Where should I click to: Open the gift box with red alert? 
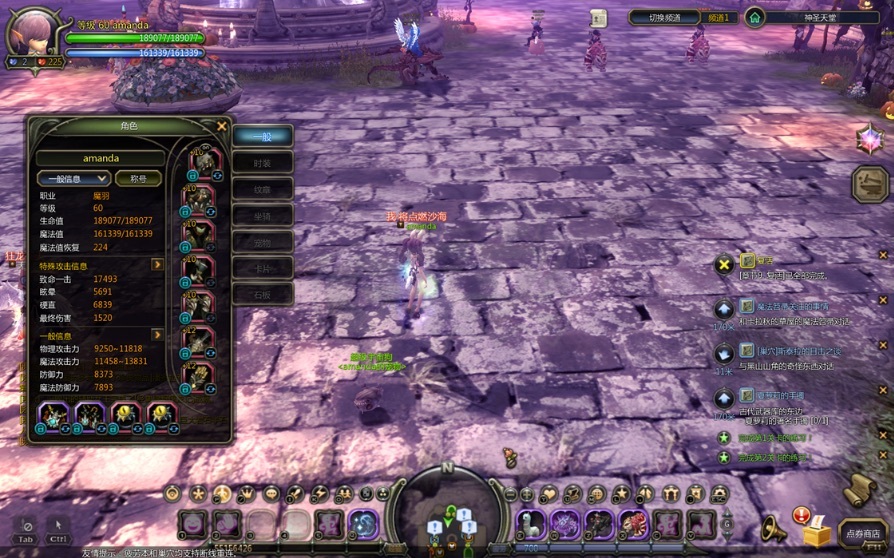click(814, 528)
